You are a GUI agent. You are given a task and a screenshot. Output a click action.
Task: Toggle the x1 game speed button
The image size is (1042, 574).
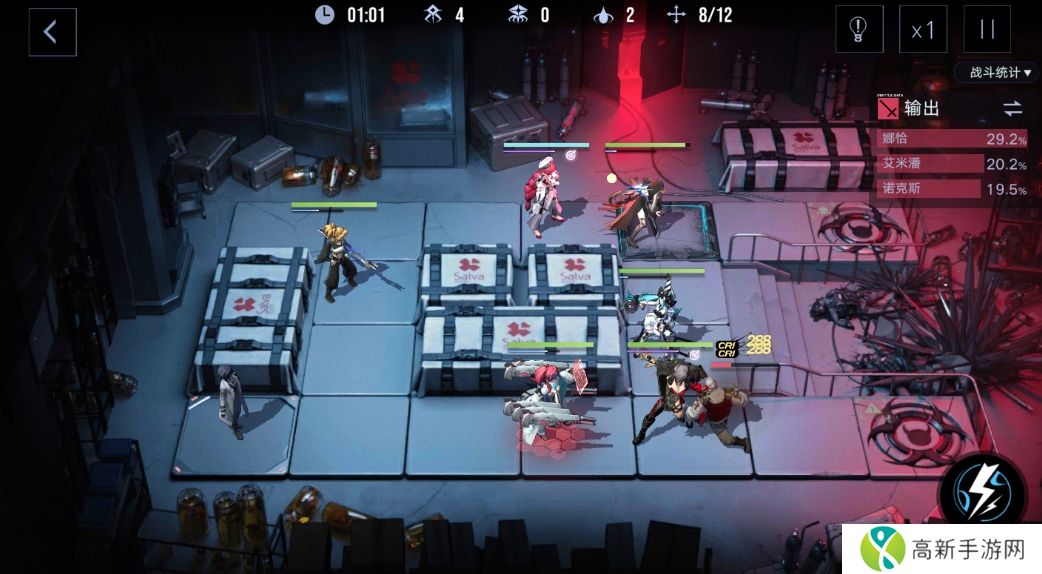tap(923, 30)
